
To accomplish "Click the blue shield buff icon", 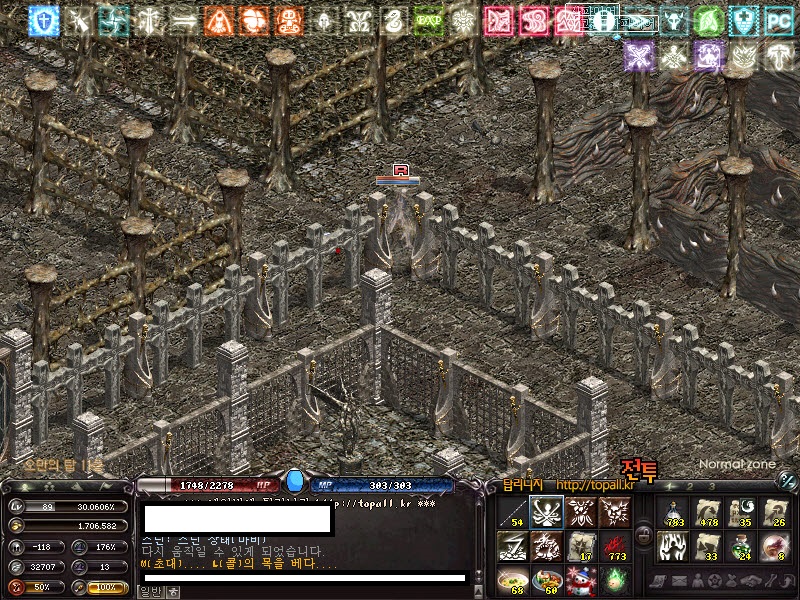I will (x=43, y=20).
